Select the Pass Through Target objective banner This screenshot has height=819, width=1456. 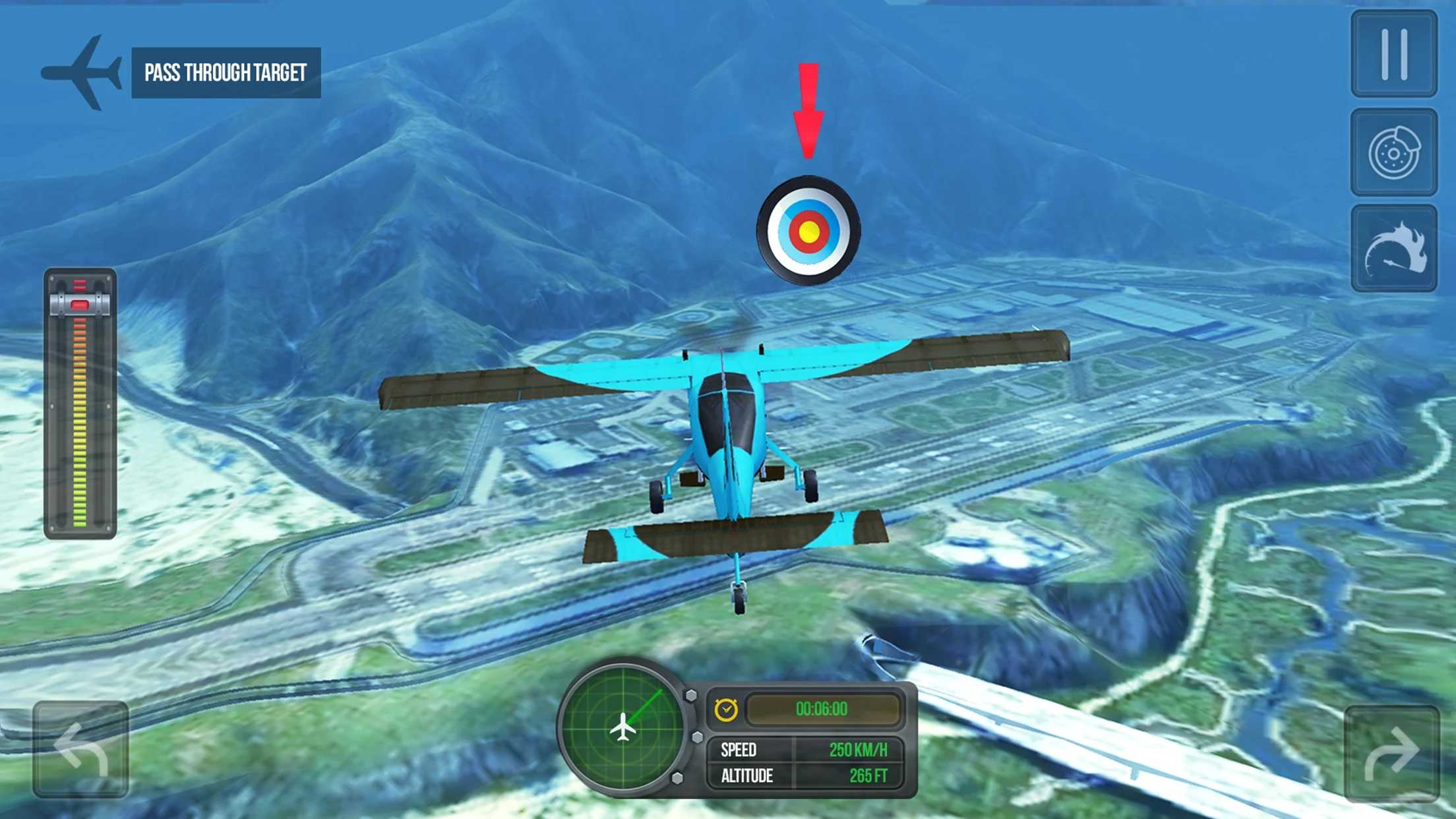(226, 73)
